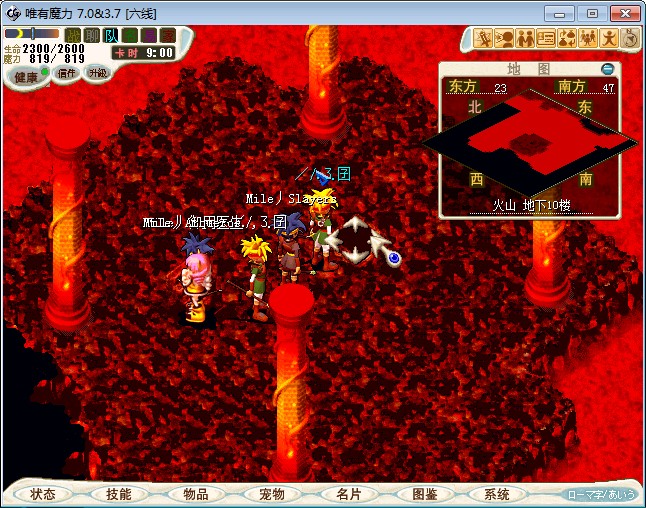Open the 技能 skills menu
Screen dimensions: 646x508
(x=119, y=494)
